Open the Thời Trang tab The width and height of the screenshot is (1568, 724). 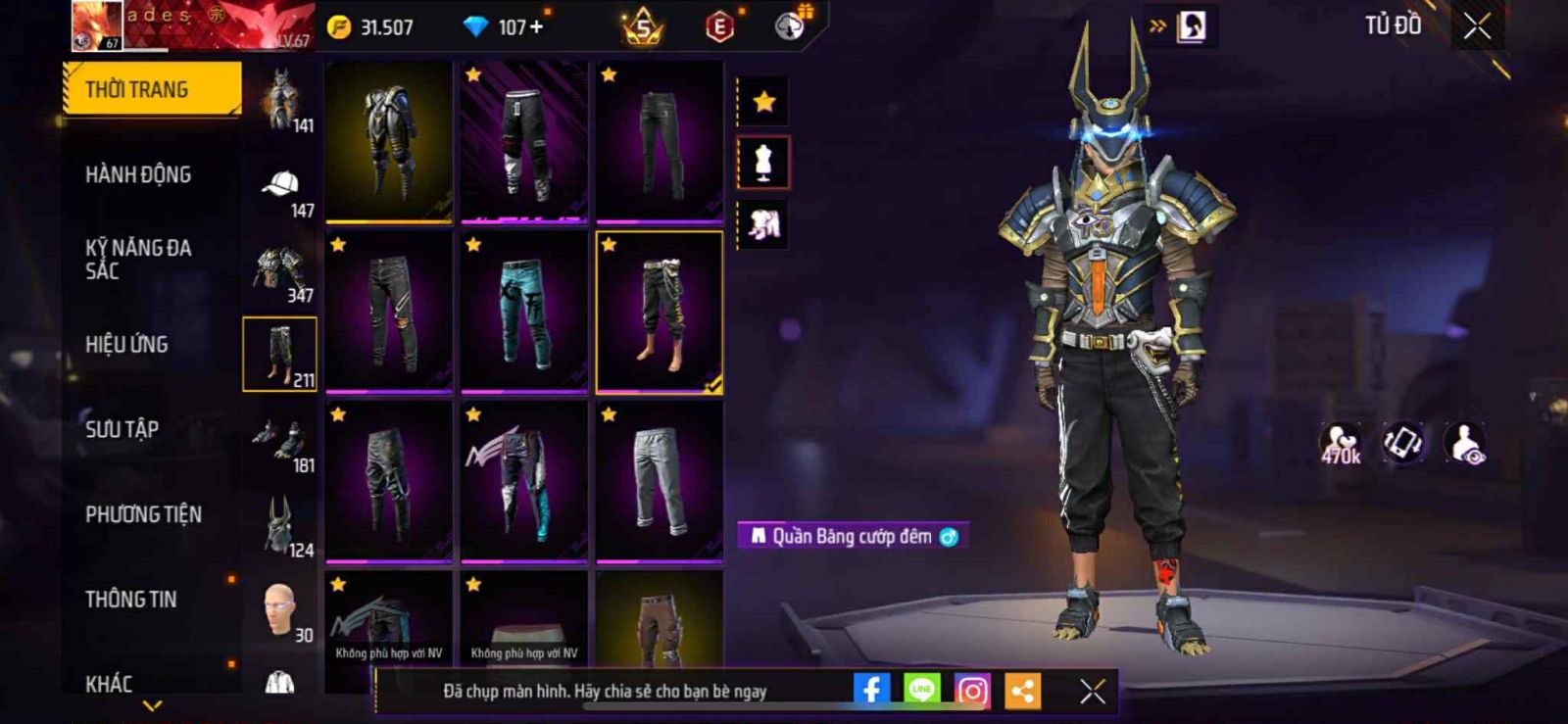point(151,89)
